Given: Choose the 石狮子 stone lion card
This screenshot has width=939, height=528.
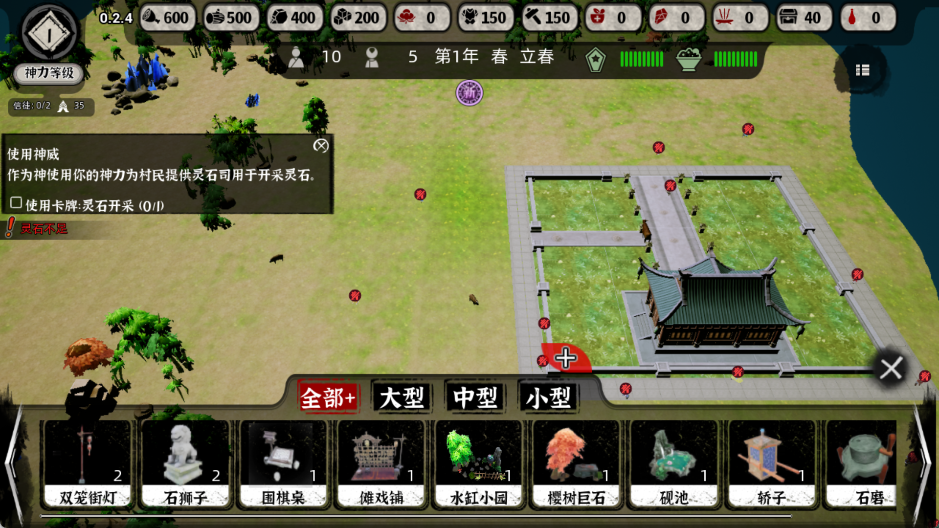Looking at the screenshot, I should pos(184,463).
